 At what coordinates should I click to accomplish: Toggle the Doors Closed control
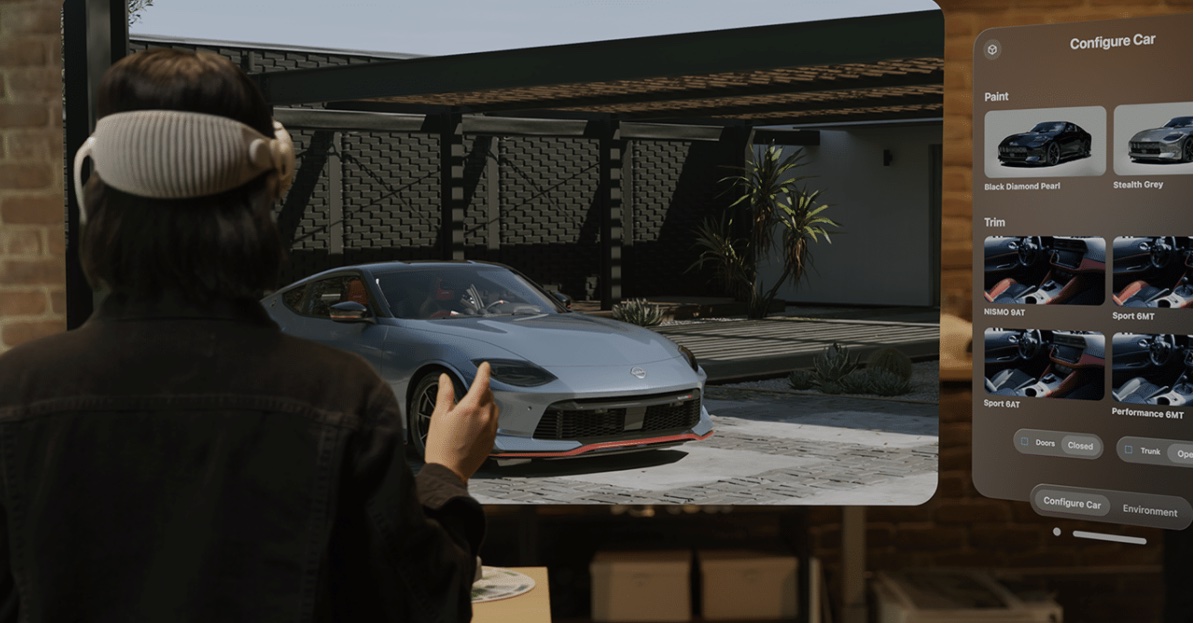coord(1058,444)
